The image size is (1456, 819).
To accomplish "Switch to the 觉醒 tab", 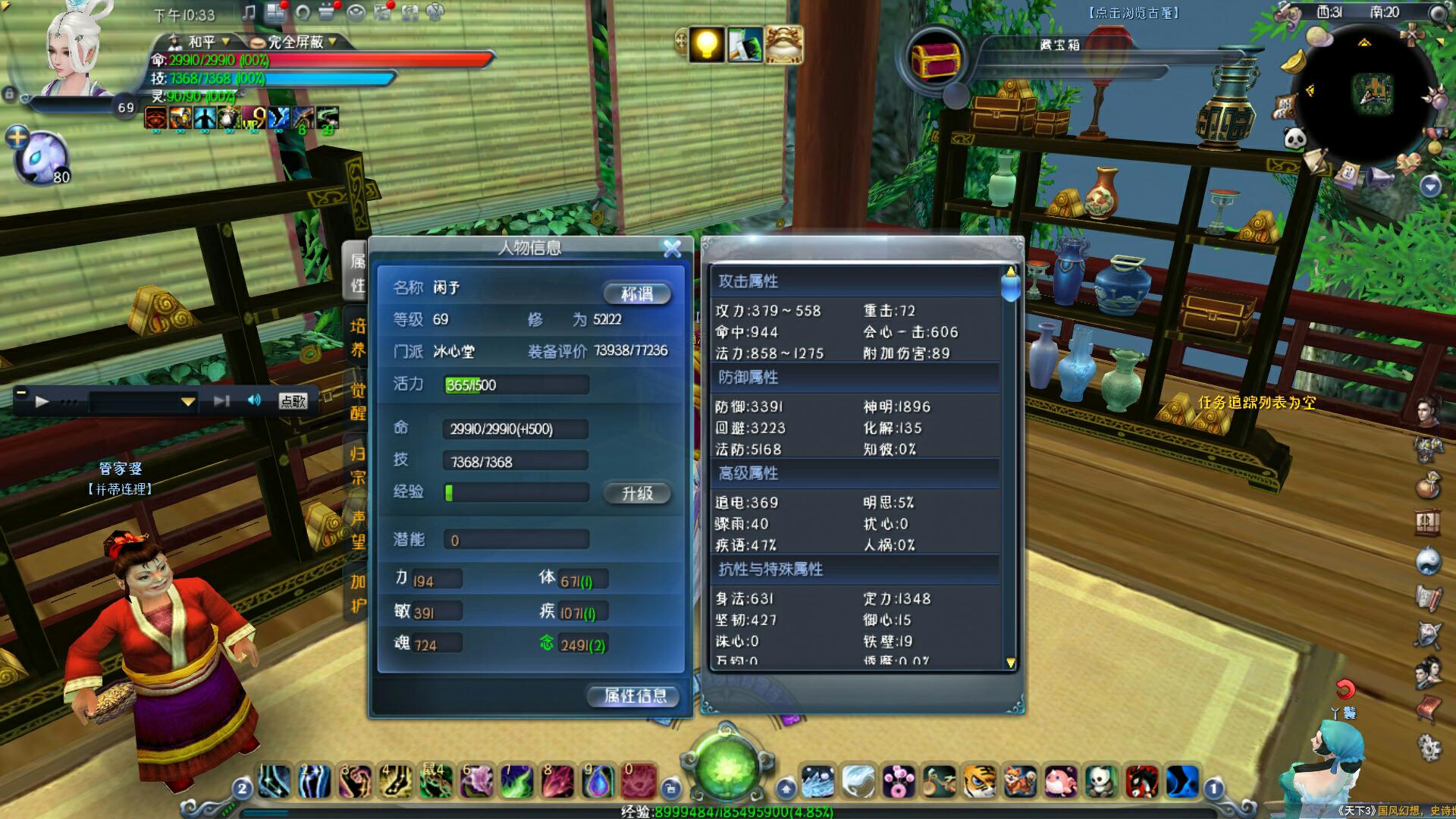I will (357, 402).
